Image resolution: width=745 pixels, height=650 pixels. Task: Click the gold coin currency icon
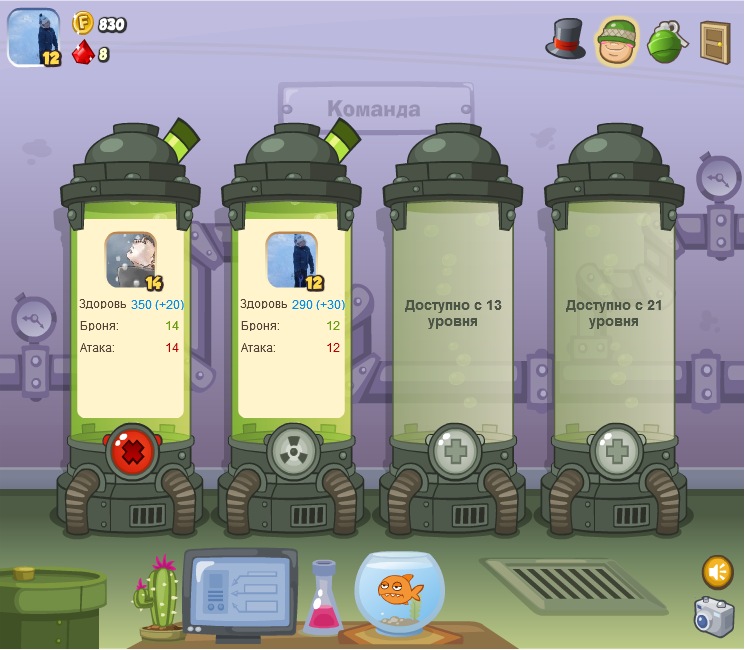[x=83, y=24]
